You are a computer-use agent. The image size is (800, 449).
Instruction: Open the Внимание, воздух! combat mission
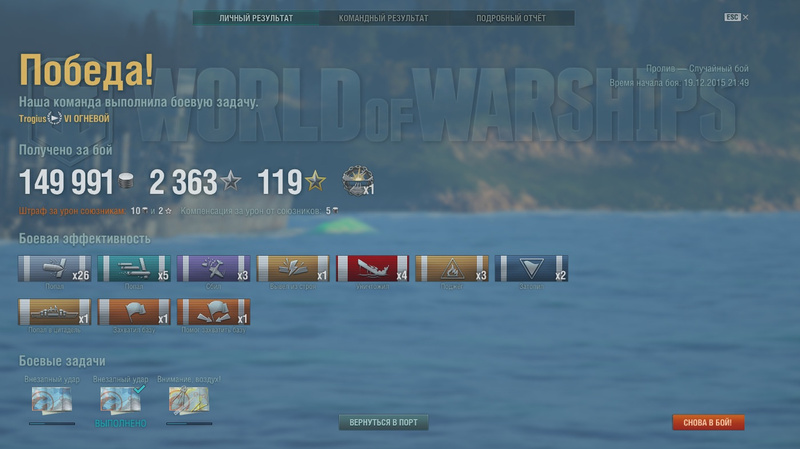189,401
